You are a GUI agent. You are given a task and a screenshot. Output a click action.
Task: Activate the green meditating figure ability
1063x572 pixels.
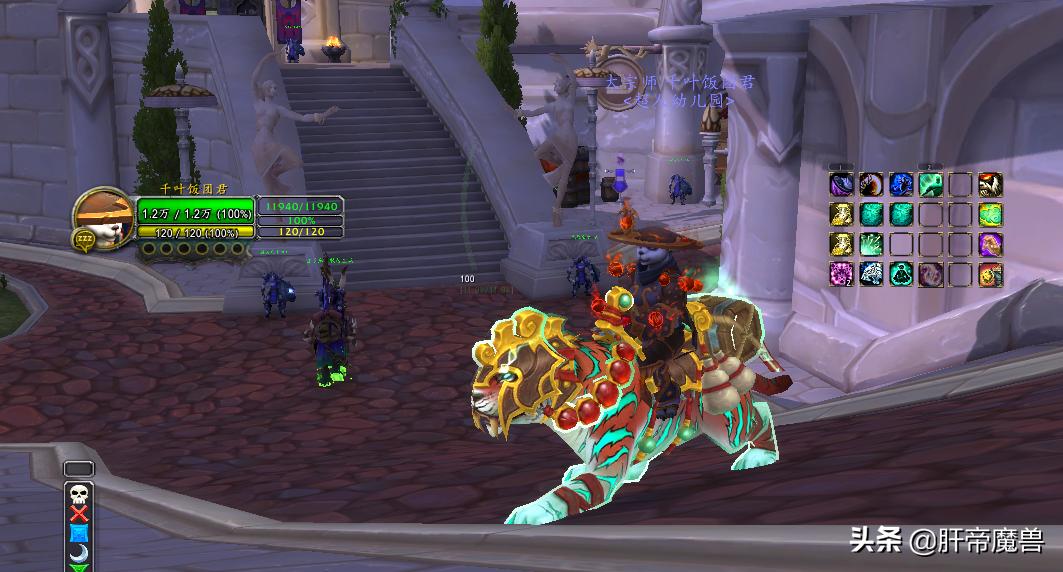click(x=901, y=274)
